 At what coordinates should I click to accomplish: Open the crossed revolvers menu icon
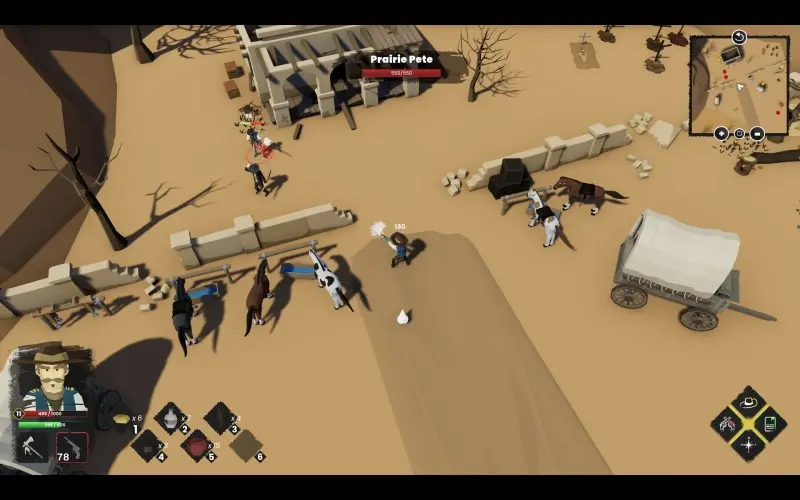point(726,423)
